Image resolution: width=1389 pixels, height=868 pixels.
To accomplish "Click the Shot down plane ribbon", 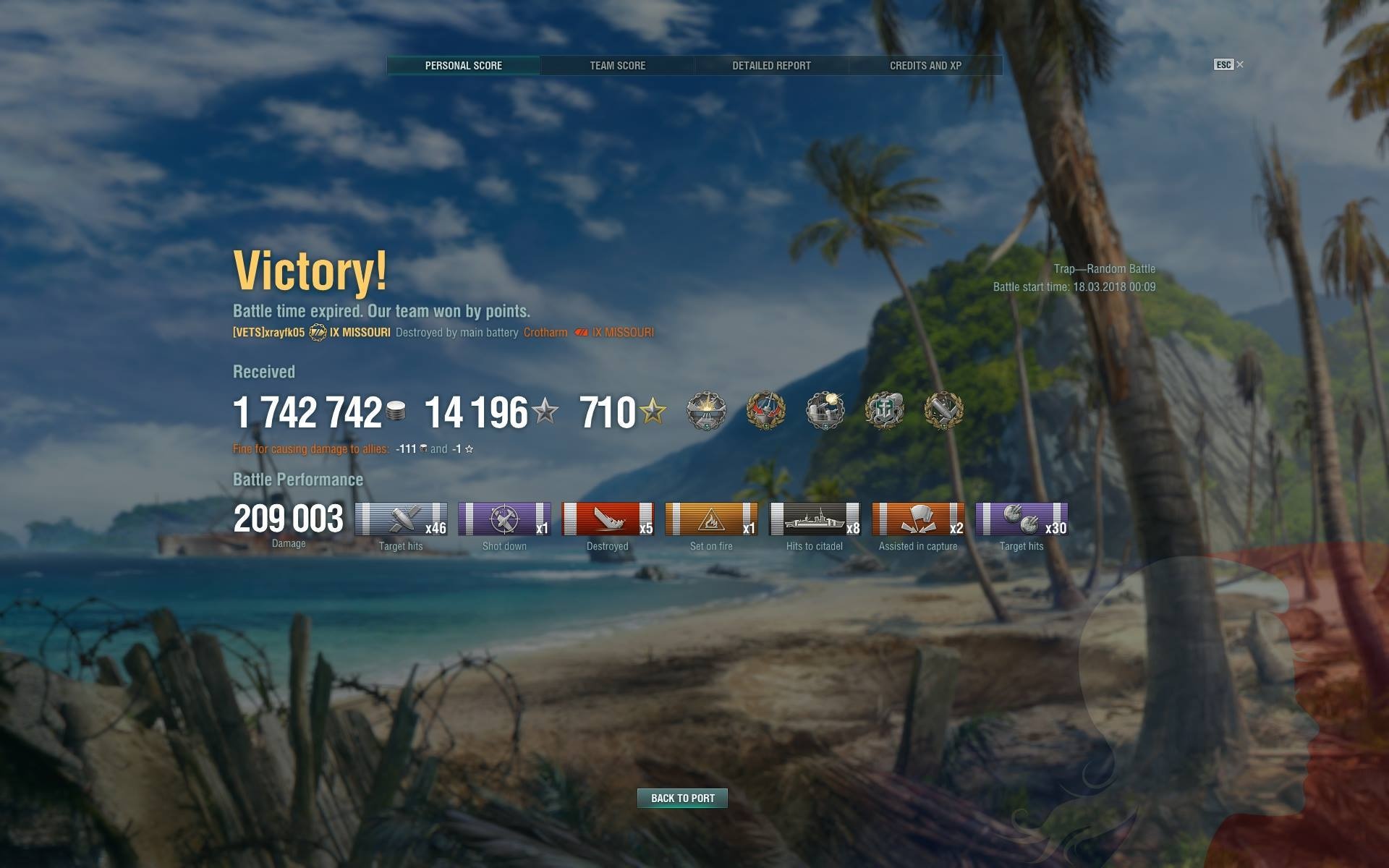I will (x=504, y=519).
